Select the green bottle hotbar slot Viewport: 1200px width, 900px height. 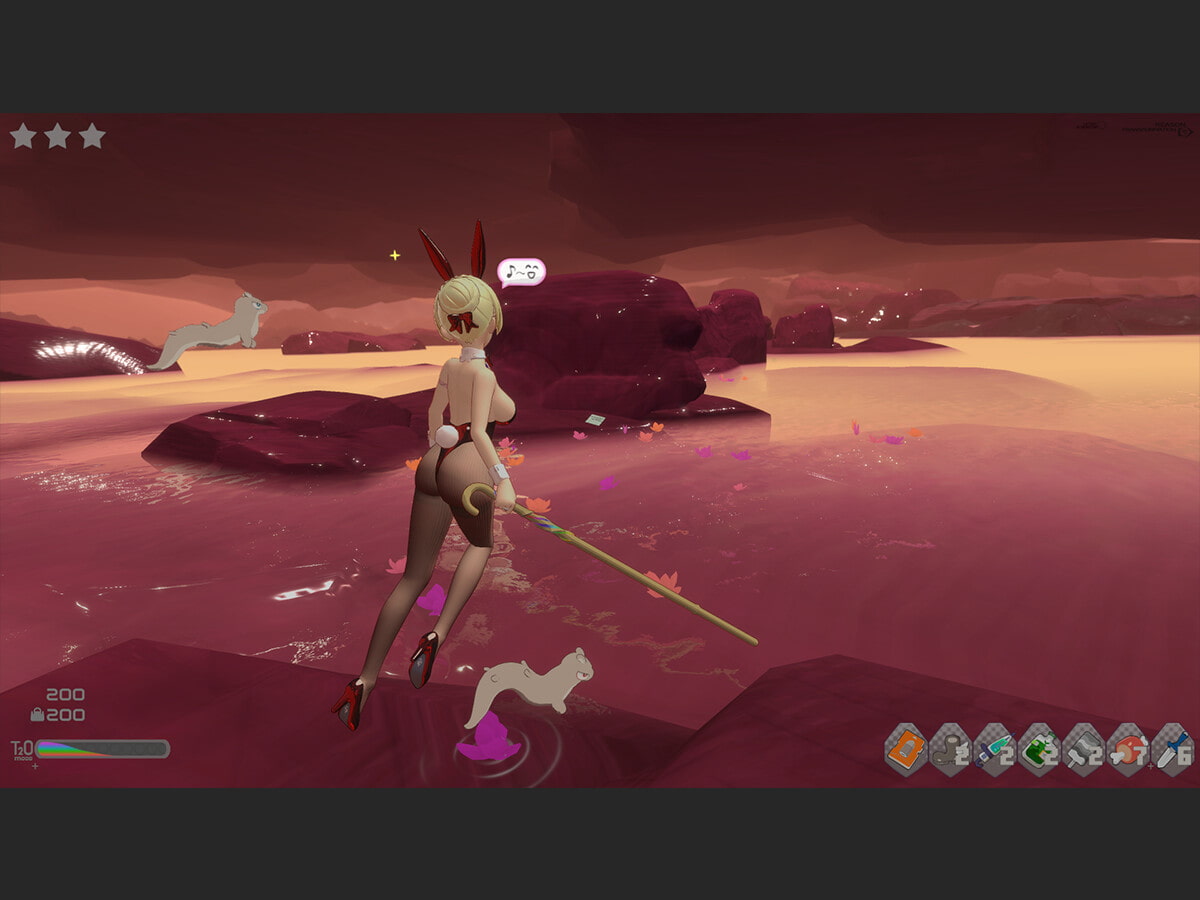point(1039,750)
